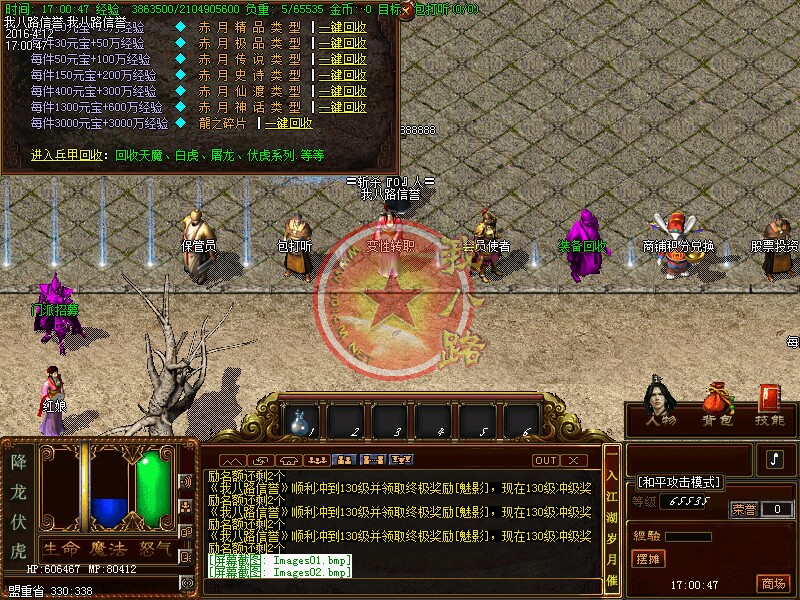
Task: Open the 商场 shop
Action: 772,584
